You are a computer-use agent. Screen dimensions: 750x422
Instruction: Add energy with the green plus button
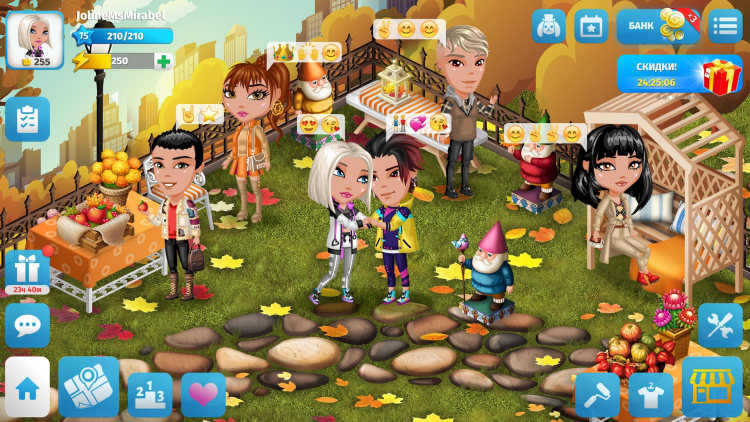click(x=163, y=61)
